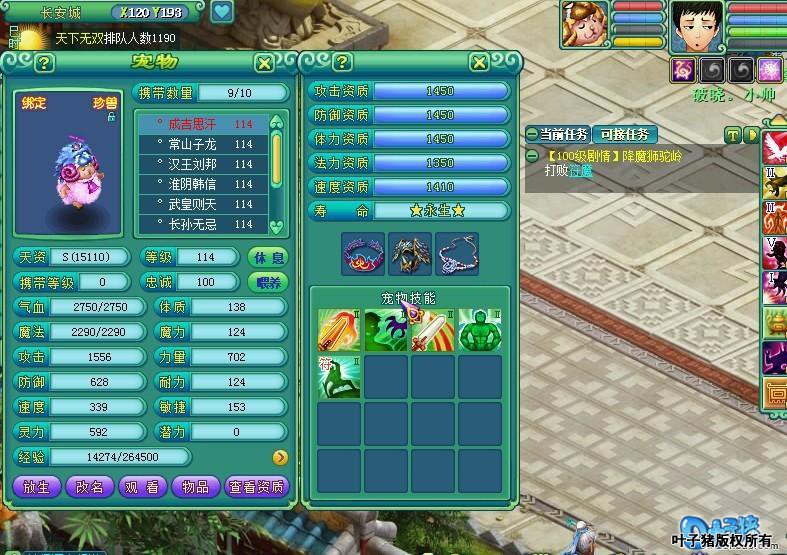Screen dimensions: 787x555
Task: Open help on the pet window
Action: 44,63
